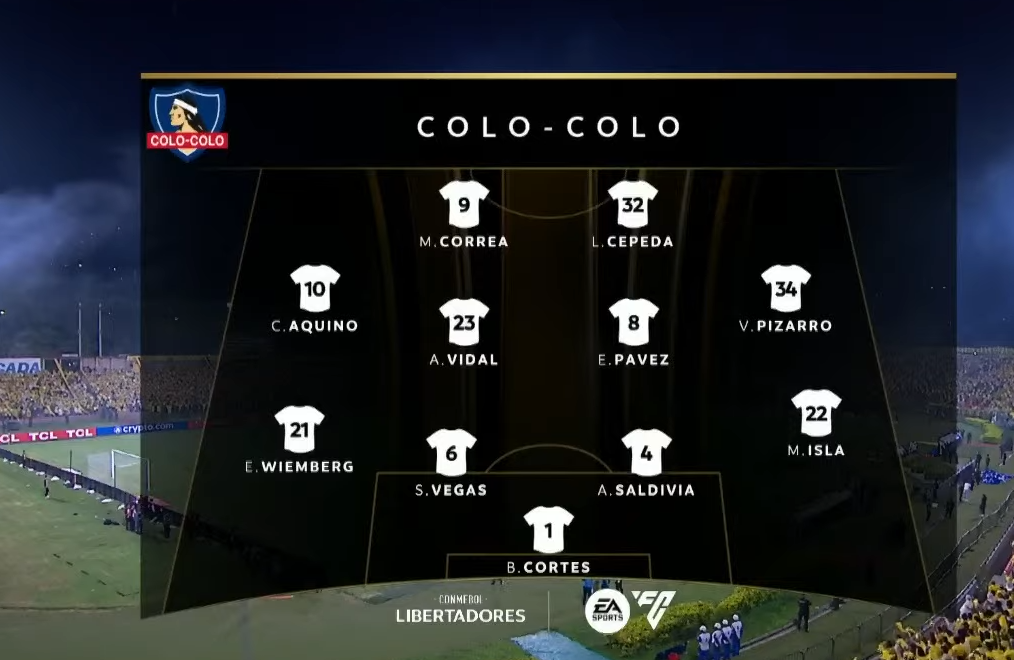This screenshot has height=660, width=1014.
Task: Click the Colo-Colo club crest
Action: 187,121
